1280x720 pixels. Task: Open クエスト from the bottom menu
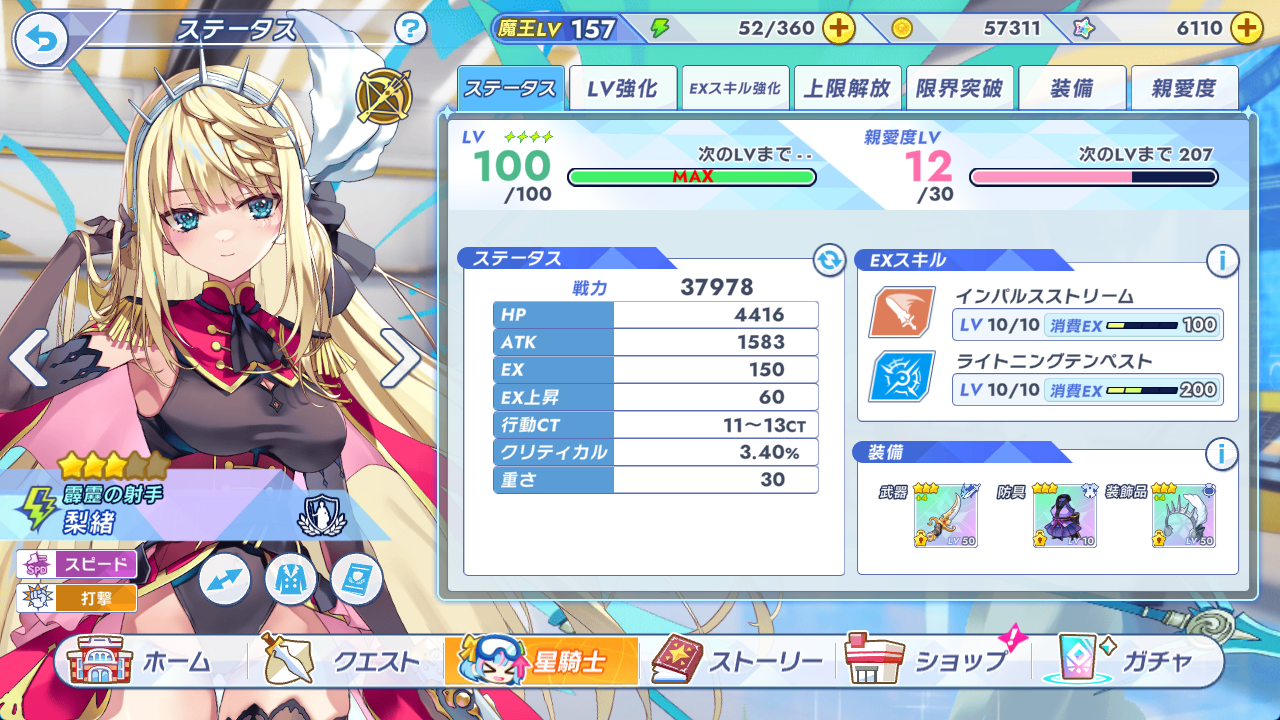click(x=340, y=661)
